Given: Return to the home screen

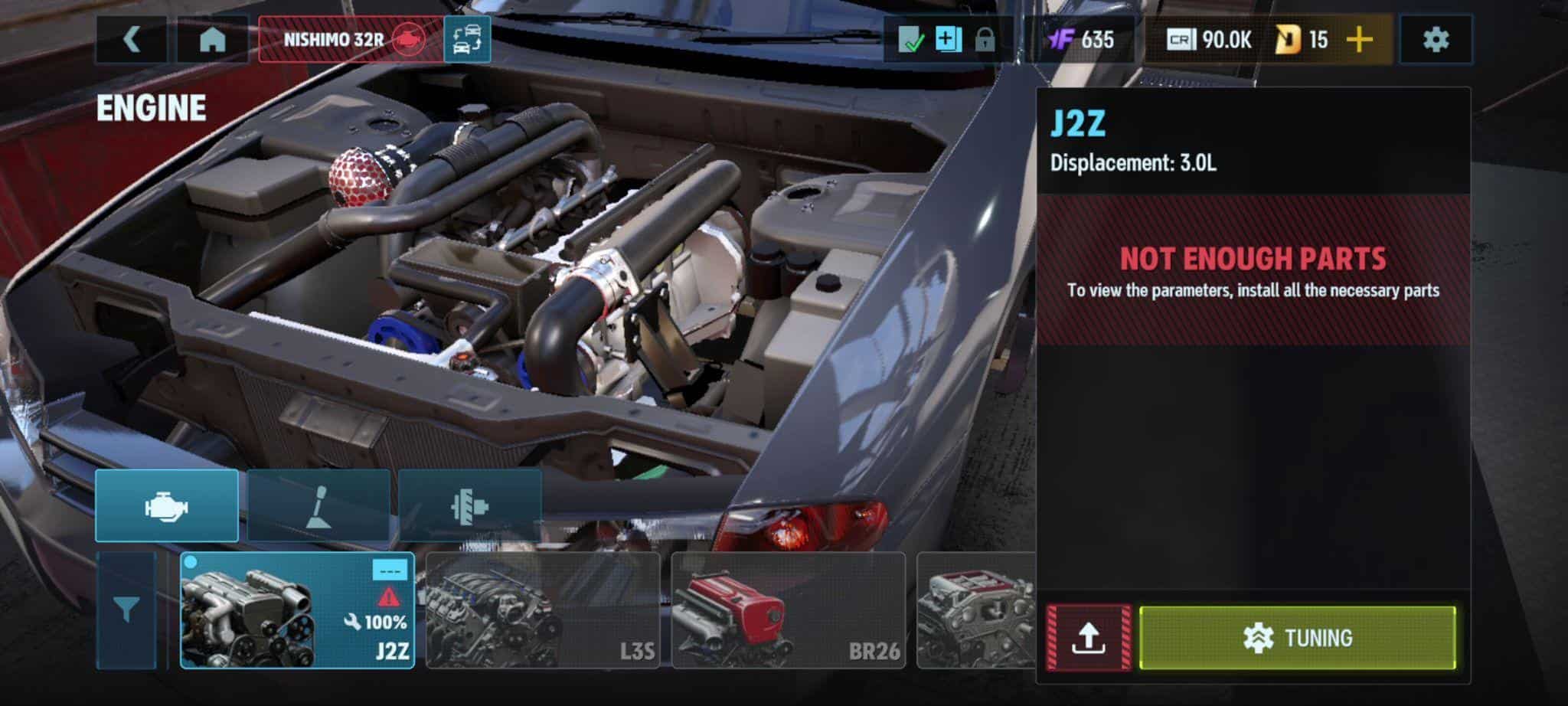Looking at the screenshot, I should pos(212,39).
